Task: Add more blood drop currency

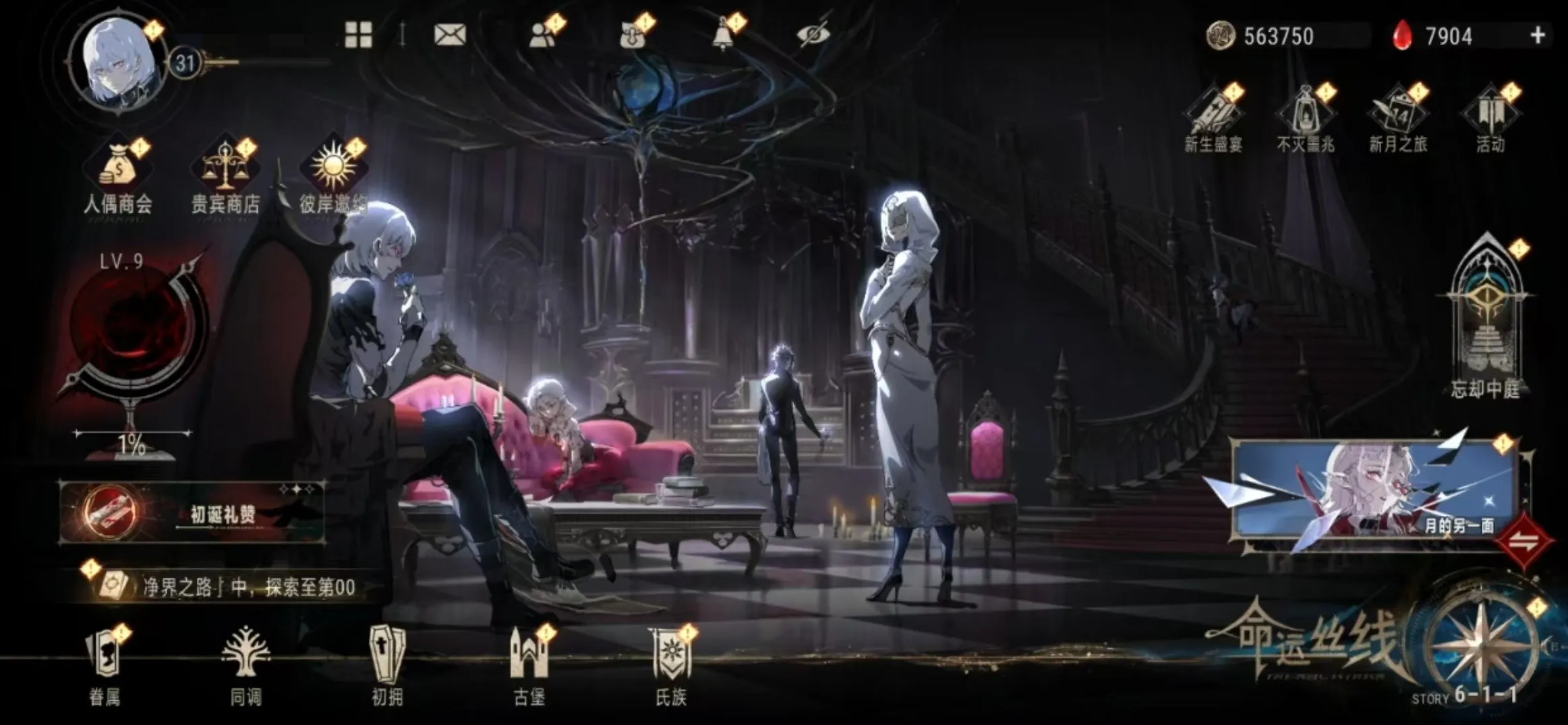Action: pyautogui.click(x=1538, y=35)
